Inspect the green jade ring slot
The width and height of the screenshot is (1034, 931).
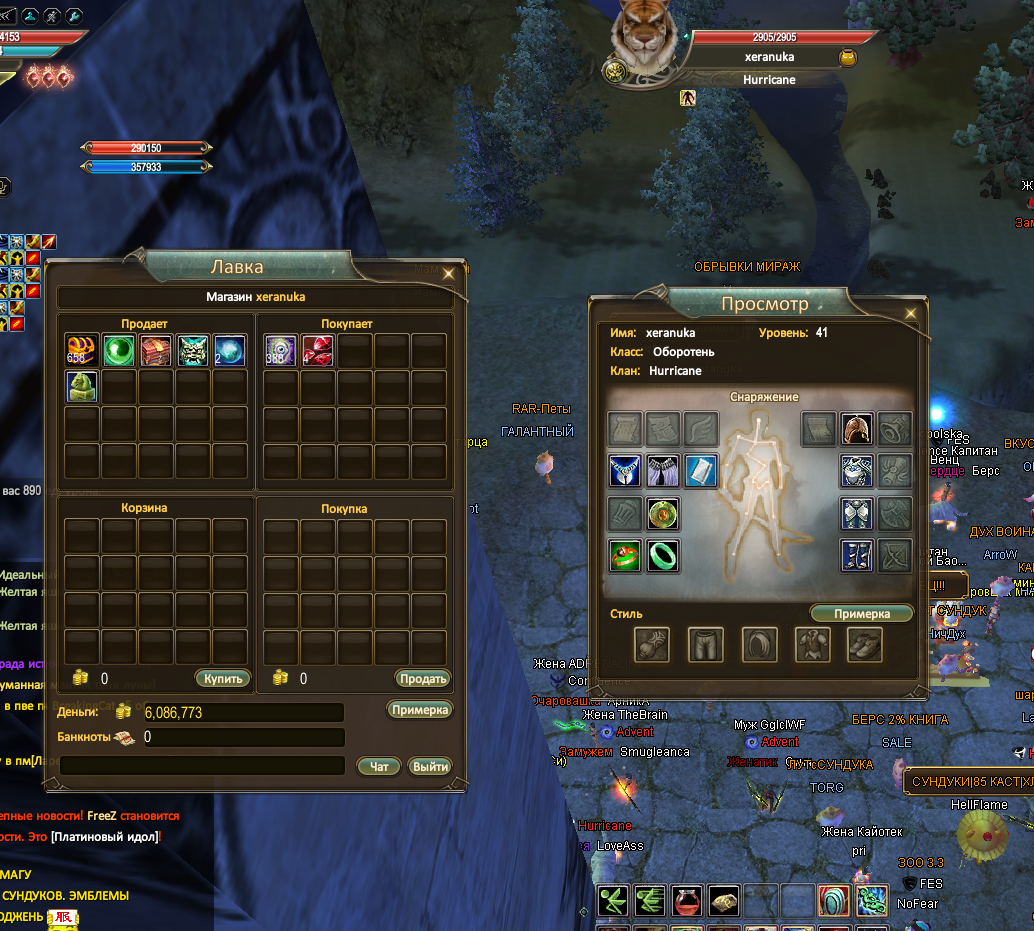[x=662, y=555]
